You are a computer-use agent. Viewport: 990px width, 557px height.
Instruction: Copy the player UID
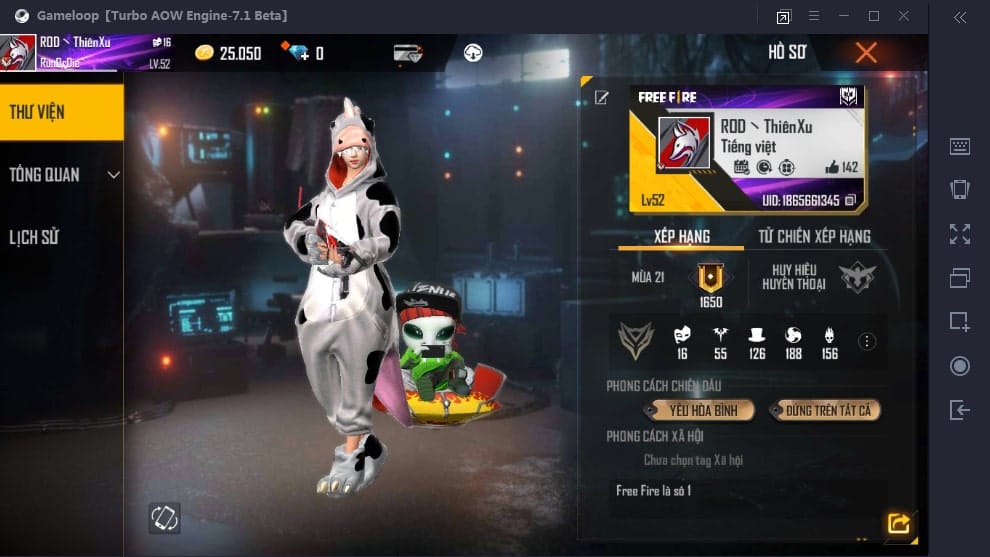pos(850,200)
